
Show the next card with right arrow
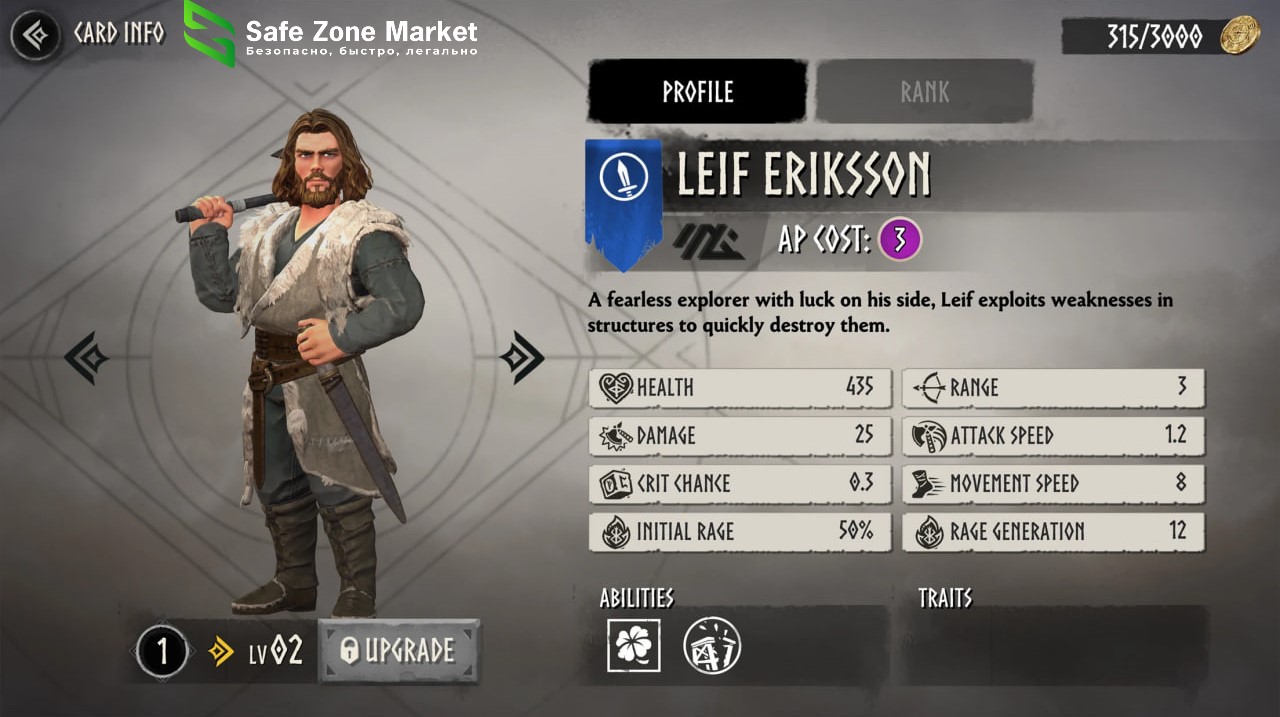[521, 357]
